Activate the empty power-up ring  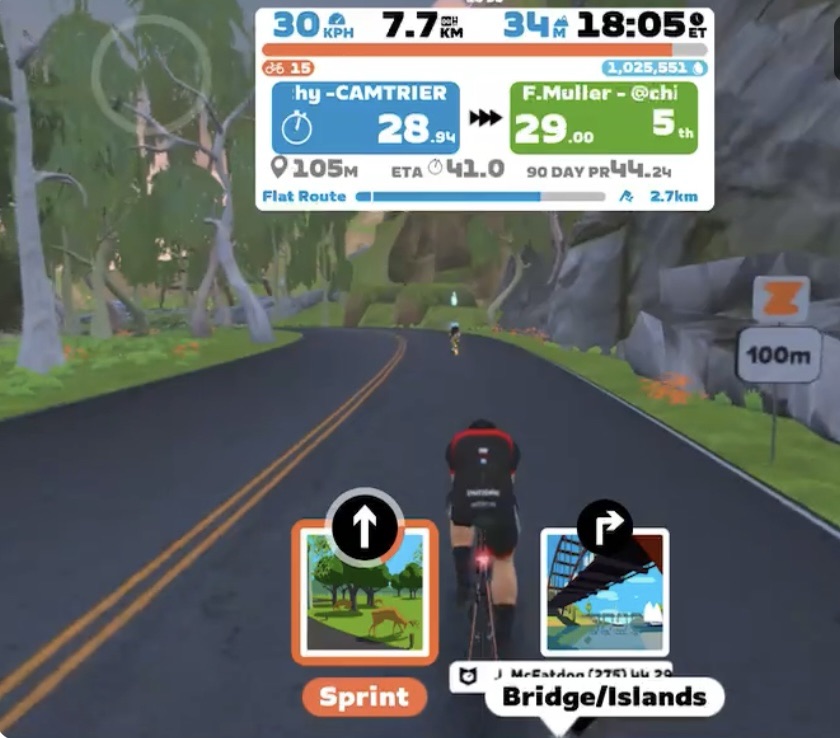(151, 72)
